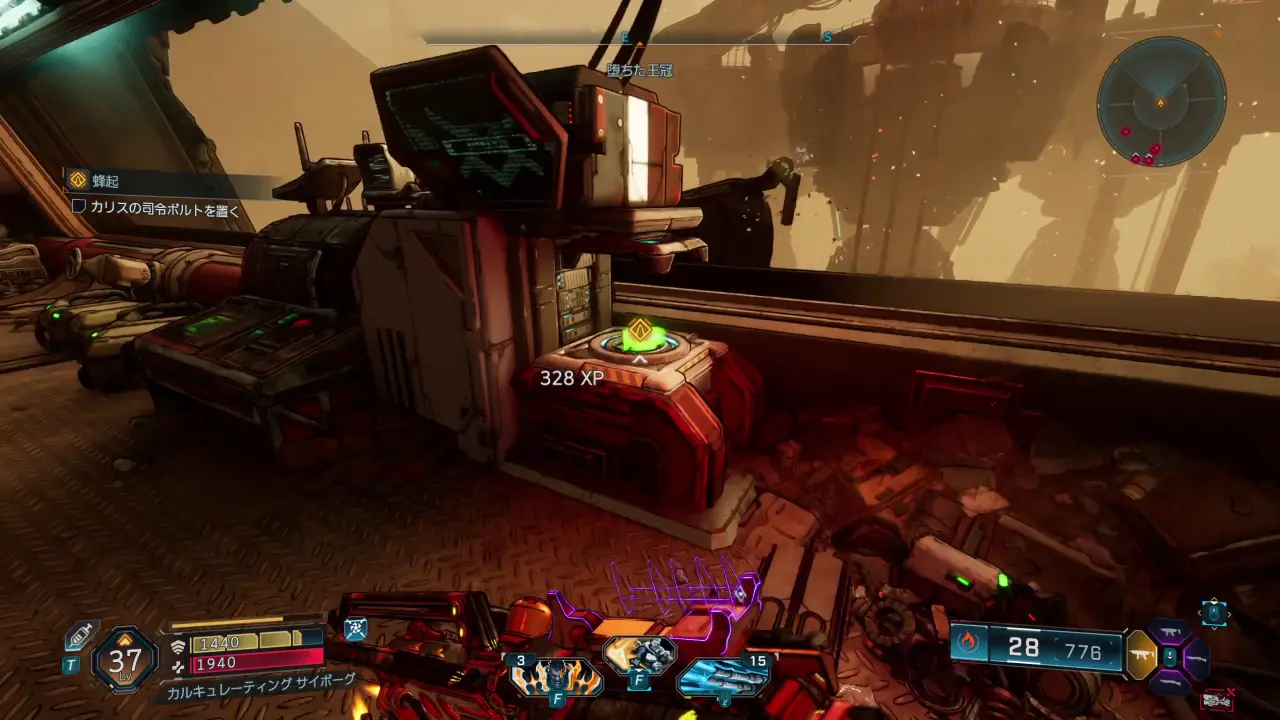Image resolution: width=1280 pixels, height=720 pixels.
Task: Activate the flaming face action skill
Action: tap(557, 677)
